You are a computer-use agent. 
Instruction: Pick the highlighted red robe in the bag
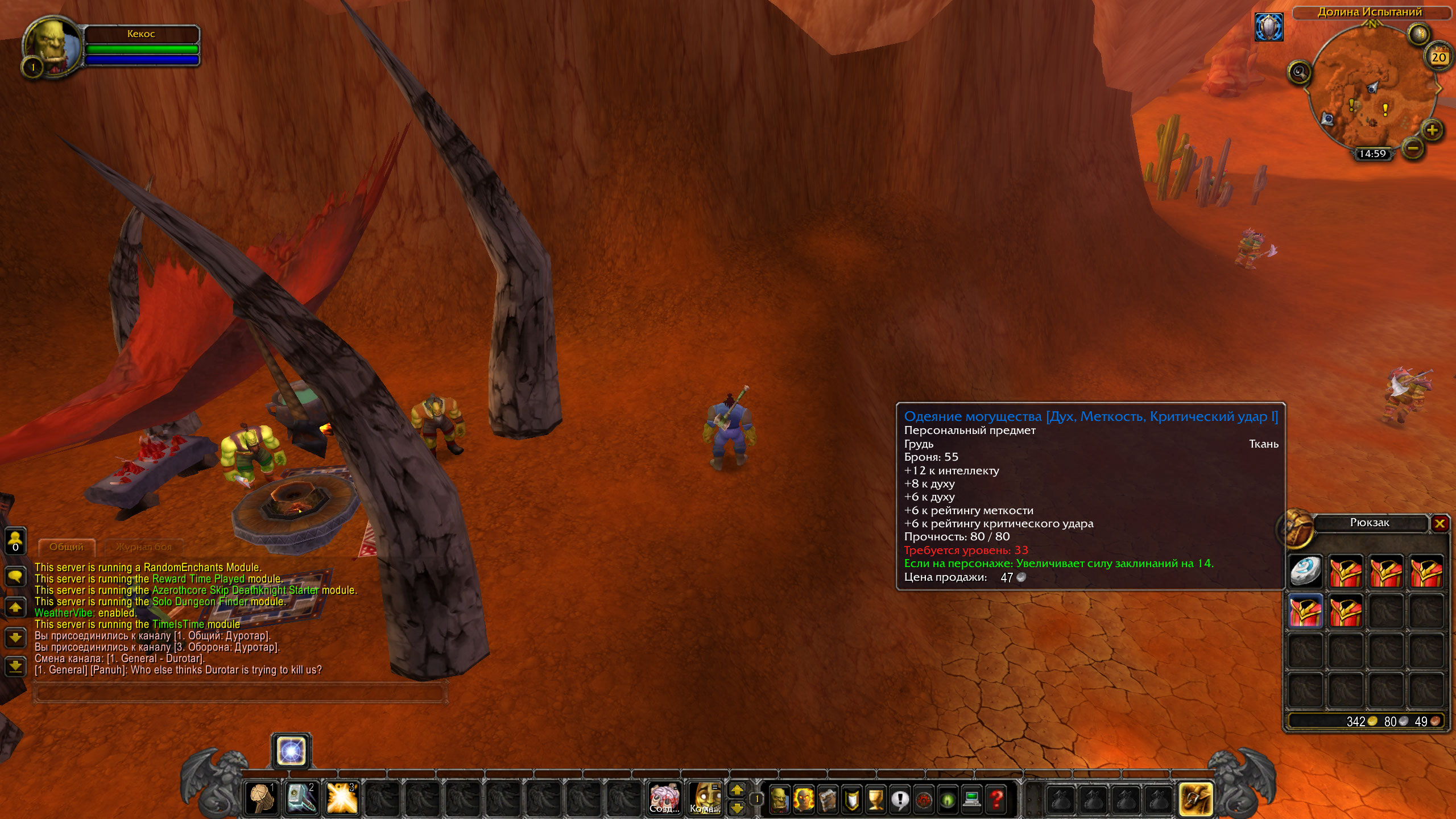coord(1305,611)
